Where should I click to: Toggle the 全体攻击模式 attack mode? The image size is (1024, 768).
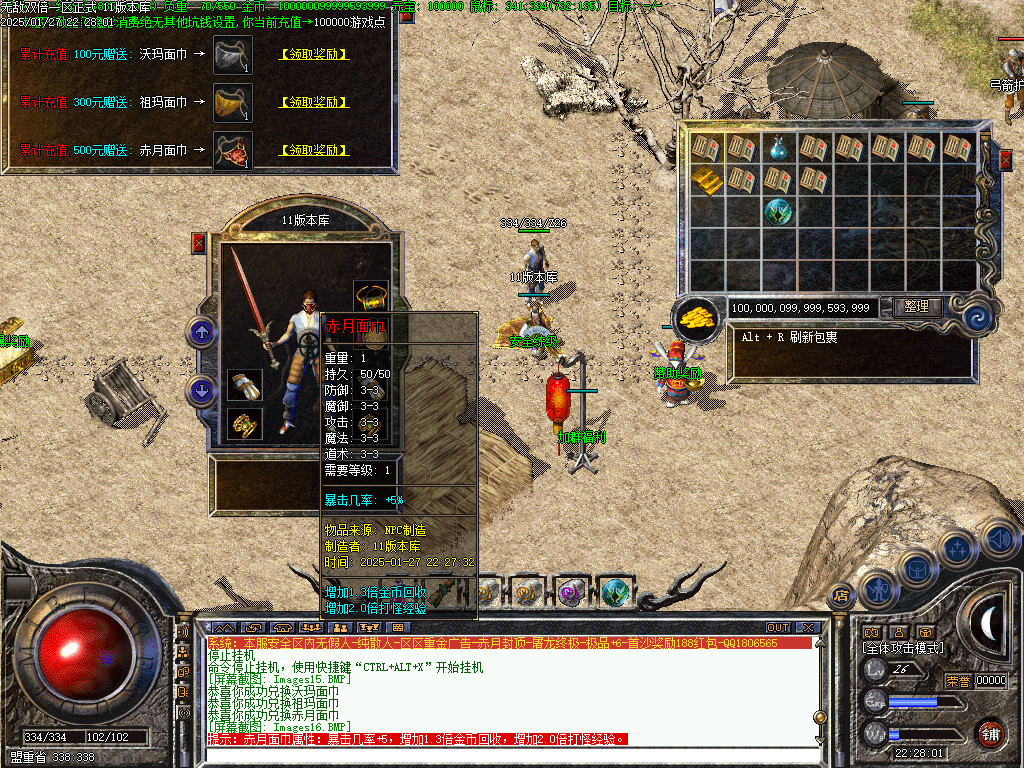(902, 648)
